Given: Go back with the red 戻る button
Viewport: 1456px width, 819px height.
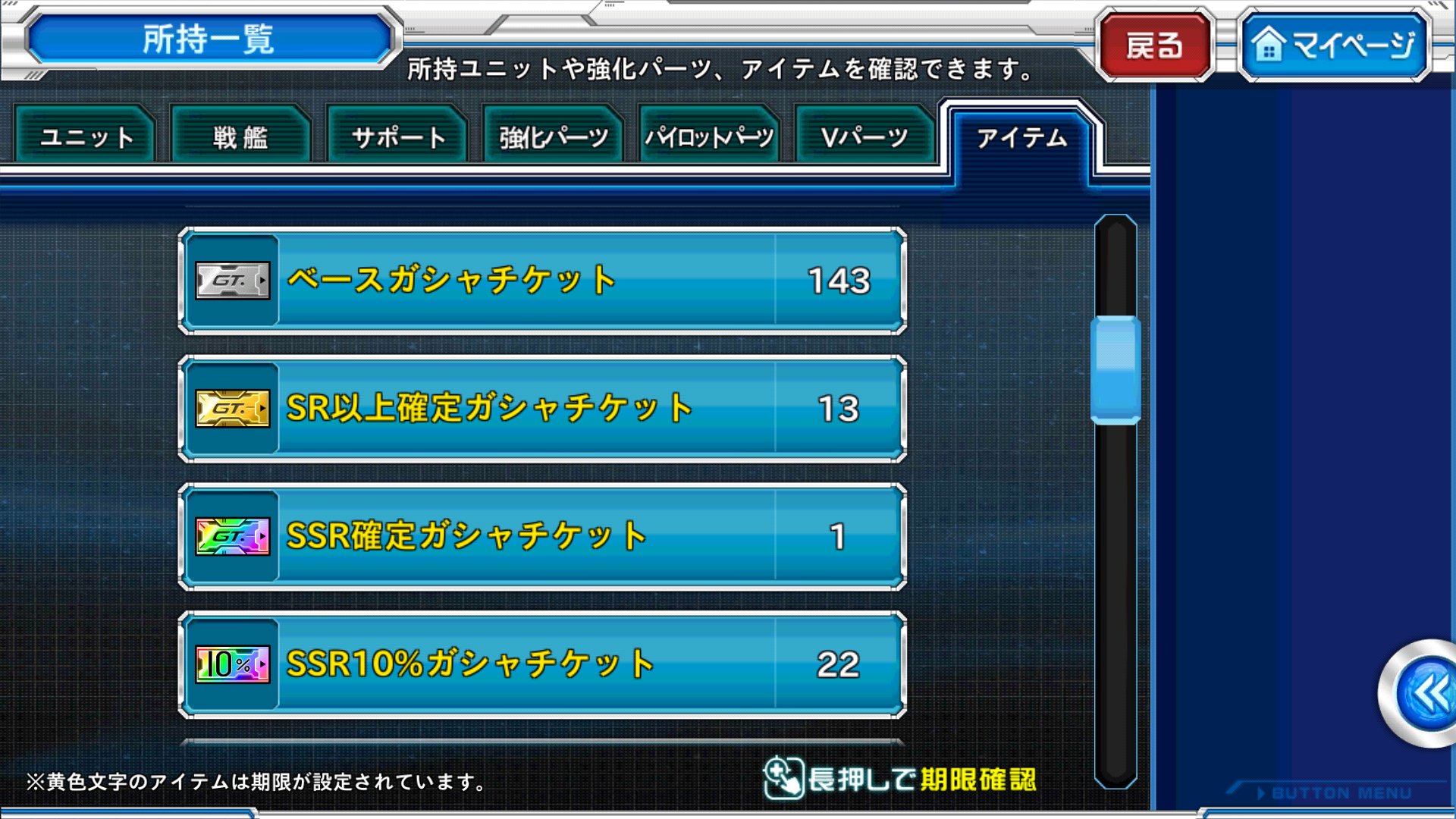Looking at the screenshot, I should [x=1154, y=45].
